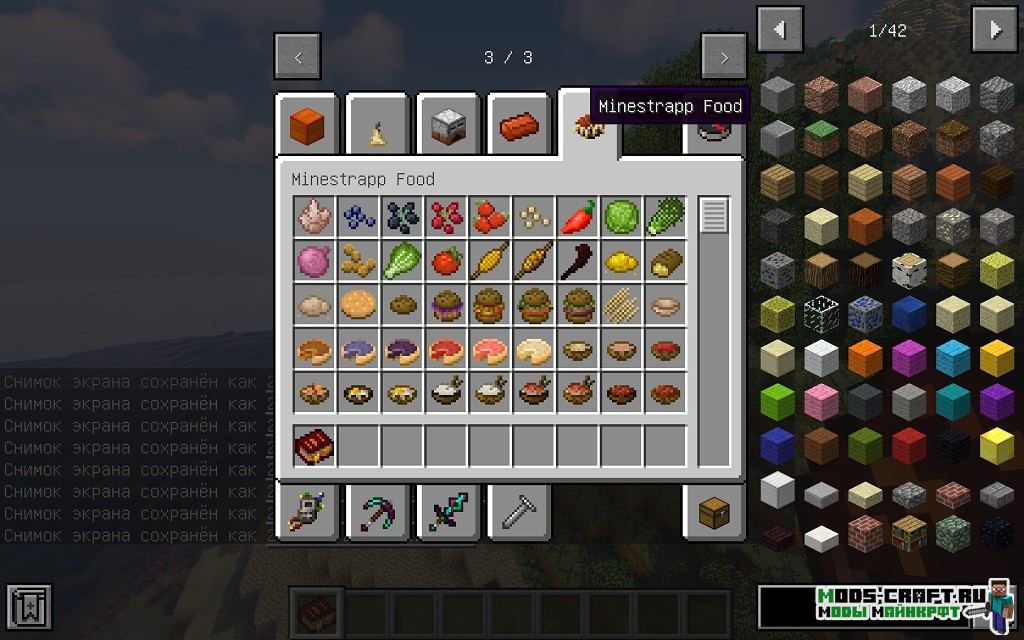This screenshot has height=640, width=1024.
Task: Select the yellow lemon item
Action: click(x=621, y=260)
